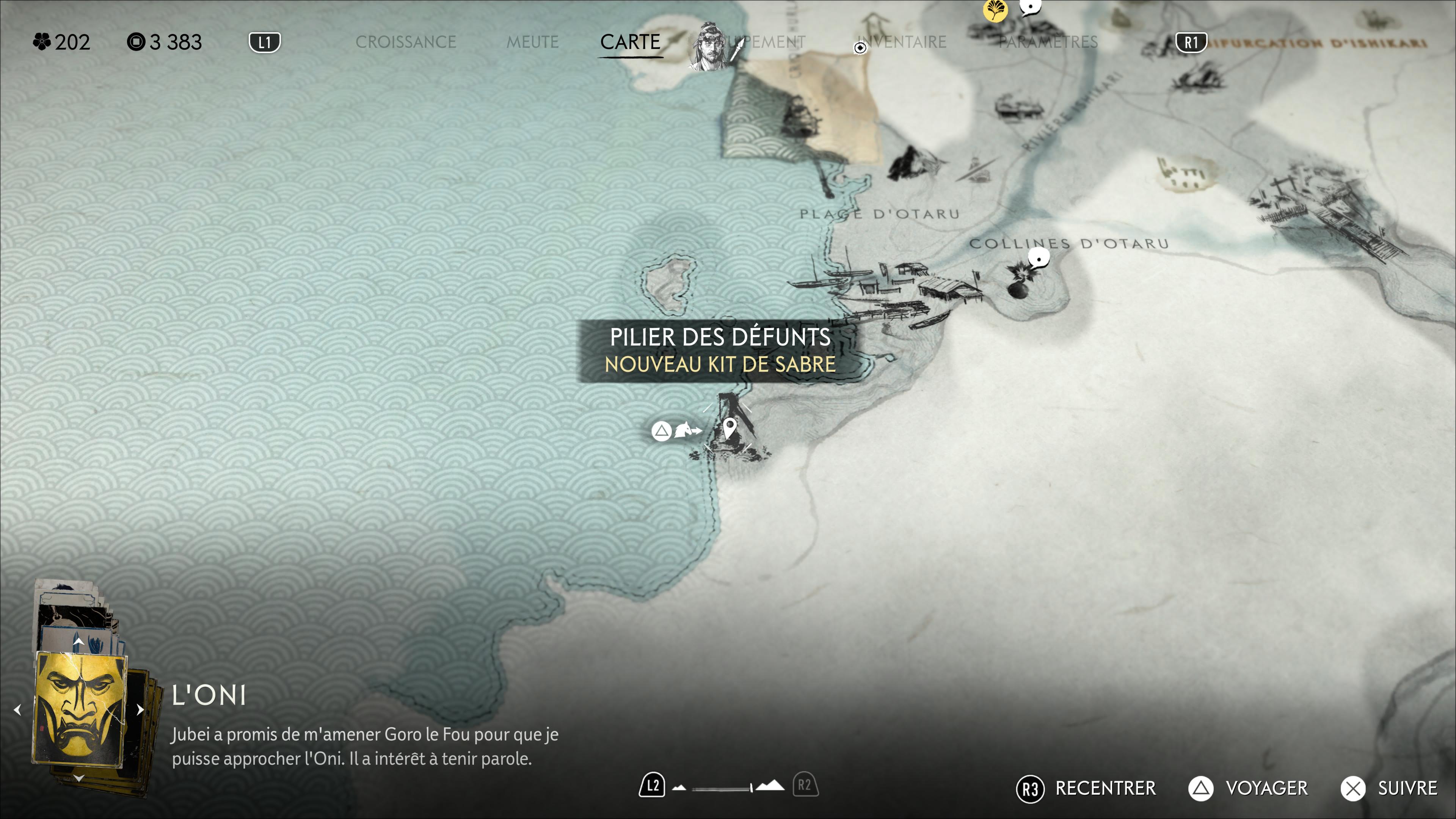
Task: Select the yellow flower marker on the map
Action: click(995, 10)
